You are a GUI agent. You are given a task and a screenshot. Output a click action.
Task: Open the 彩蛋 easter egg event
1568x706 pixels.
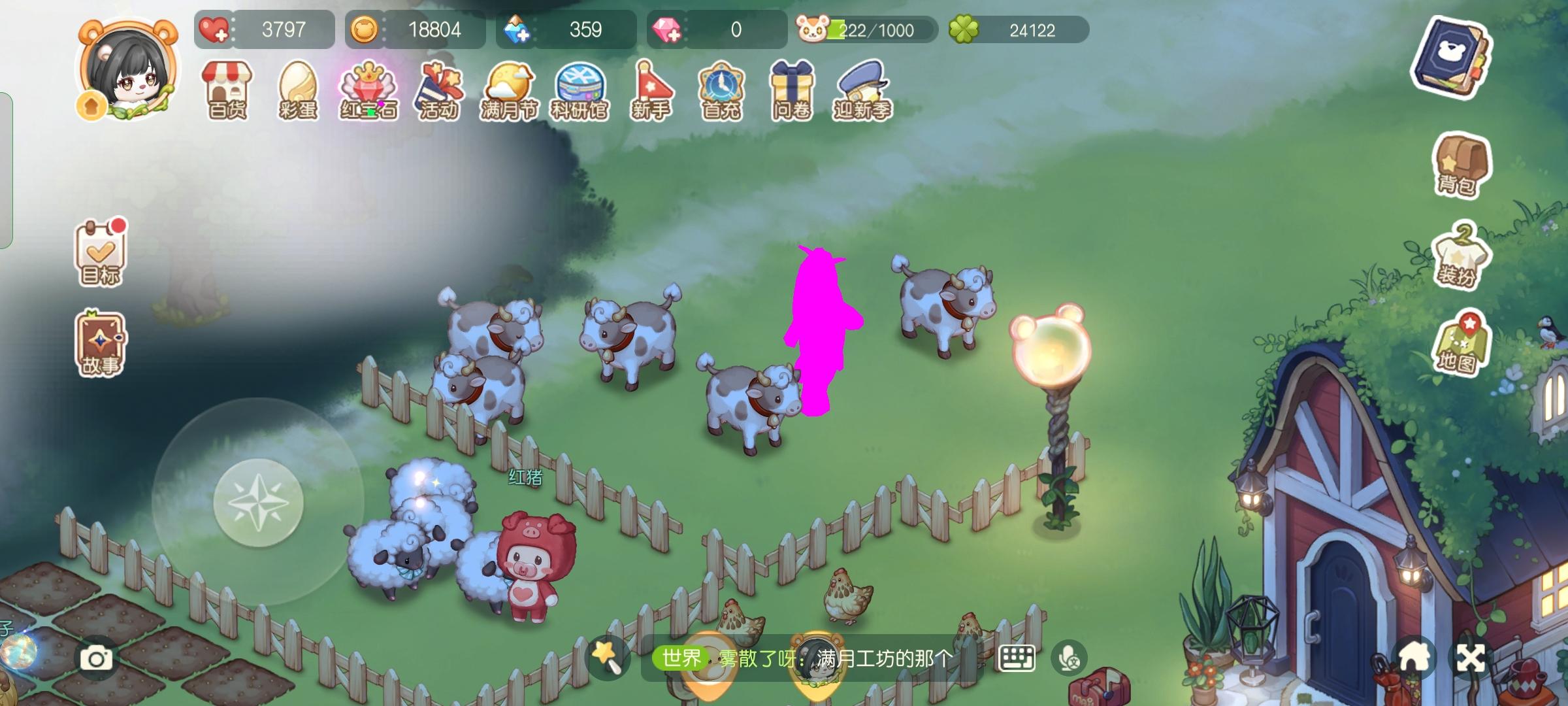pos(298,90)
